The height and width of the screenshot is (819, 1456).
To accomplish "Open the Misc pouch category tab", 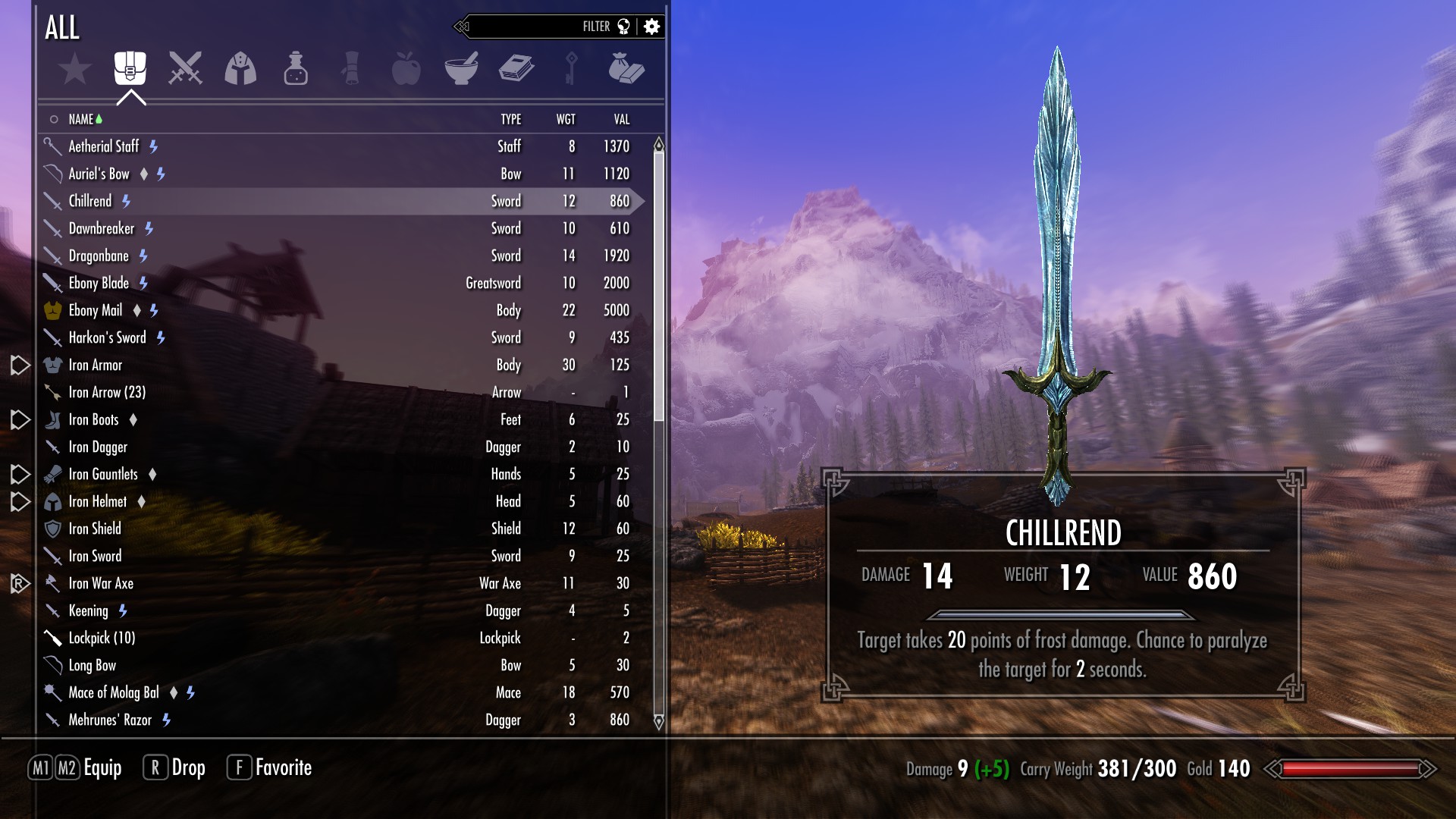I will click(626, 68).
